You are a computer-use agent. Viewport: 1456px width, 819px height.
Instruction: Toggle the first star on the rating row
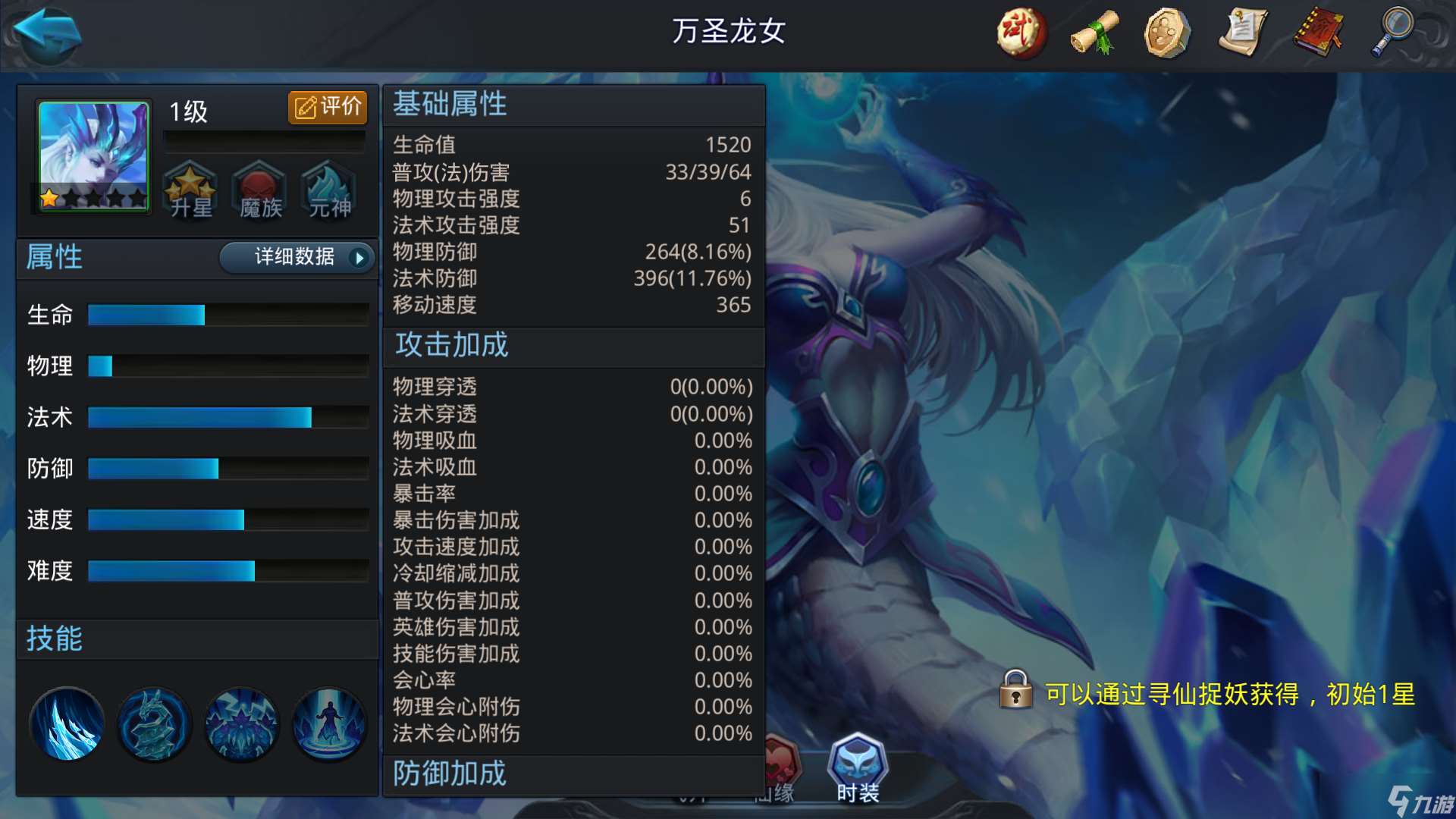click(x=49, y=196)
